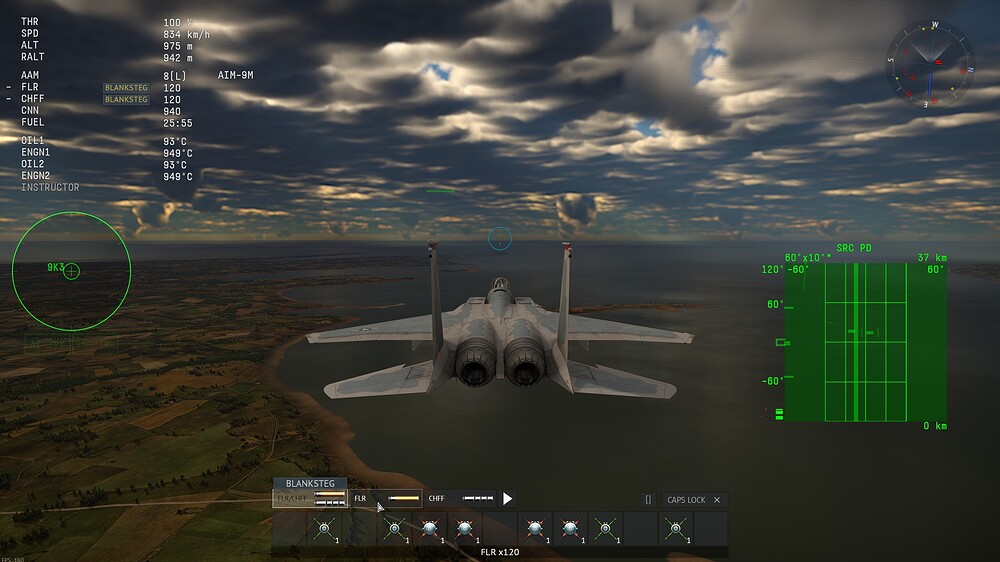
Task: Click the square brackets button
Action: (648, 499)
